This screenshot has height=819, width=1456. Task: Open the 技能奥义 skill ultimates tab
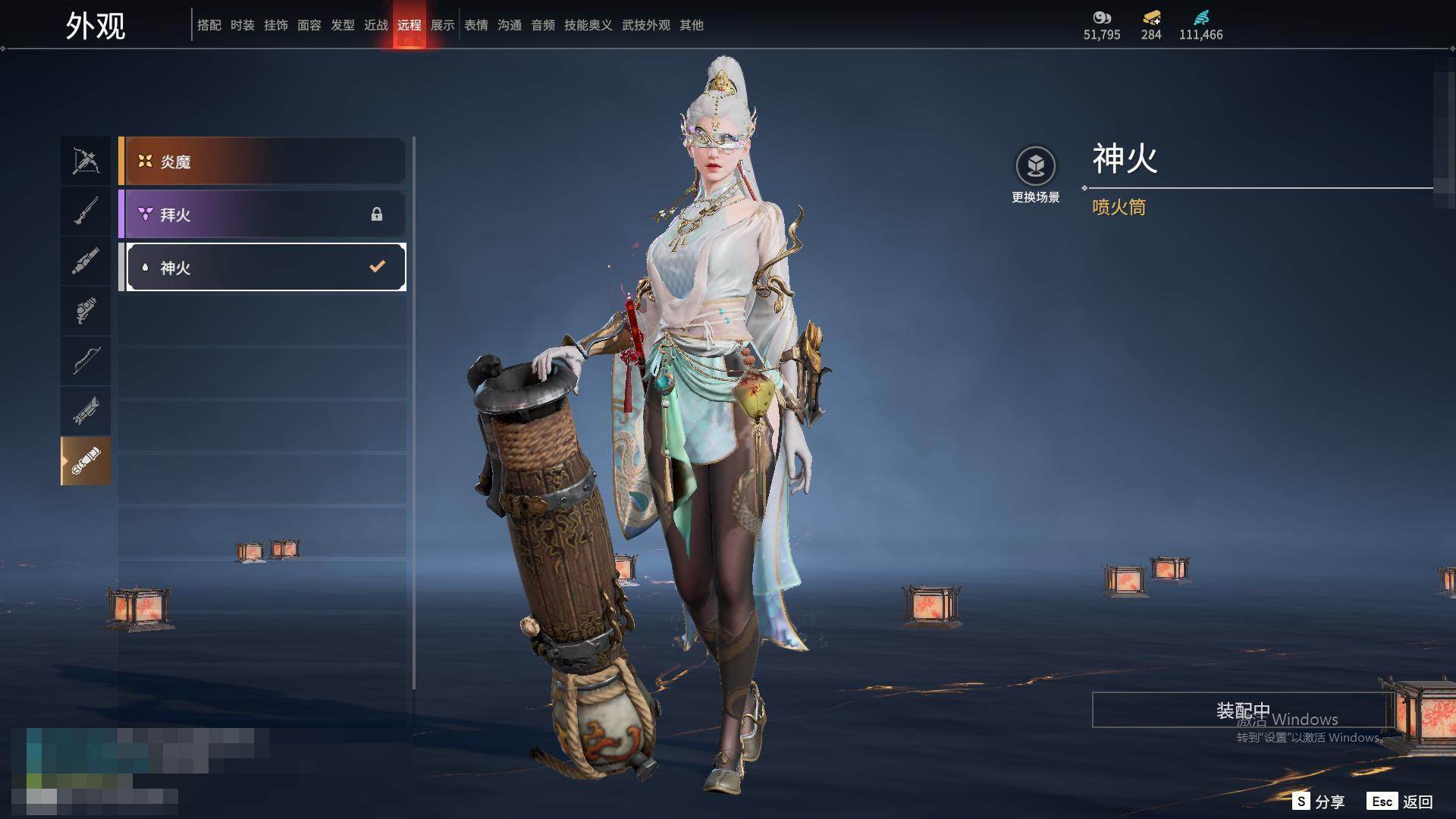point(588,25)
